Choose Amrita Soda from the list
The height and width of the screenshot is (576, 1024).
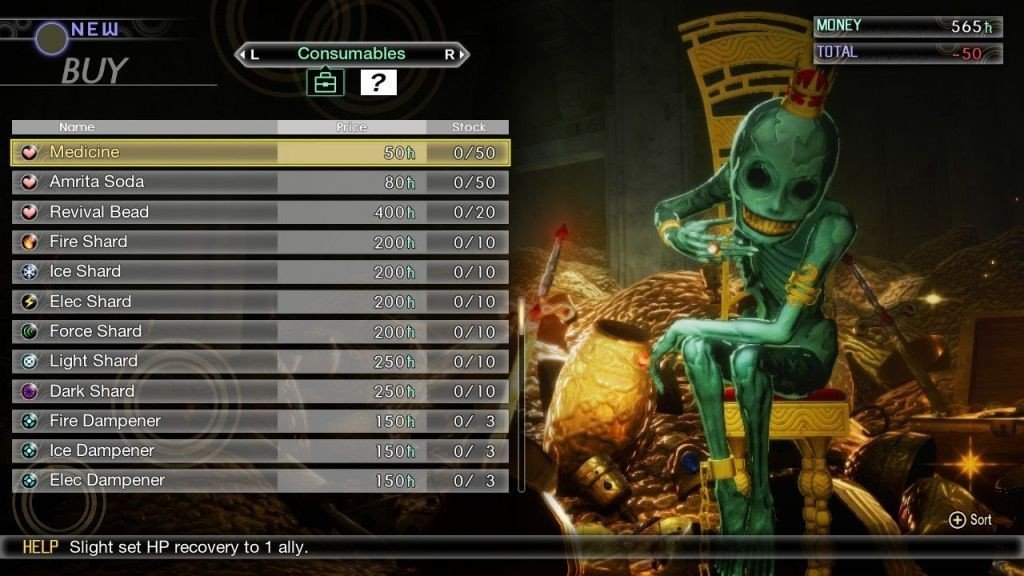[x=260, y=182]
